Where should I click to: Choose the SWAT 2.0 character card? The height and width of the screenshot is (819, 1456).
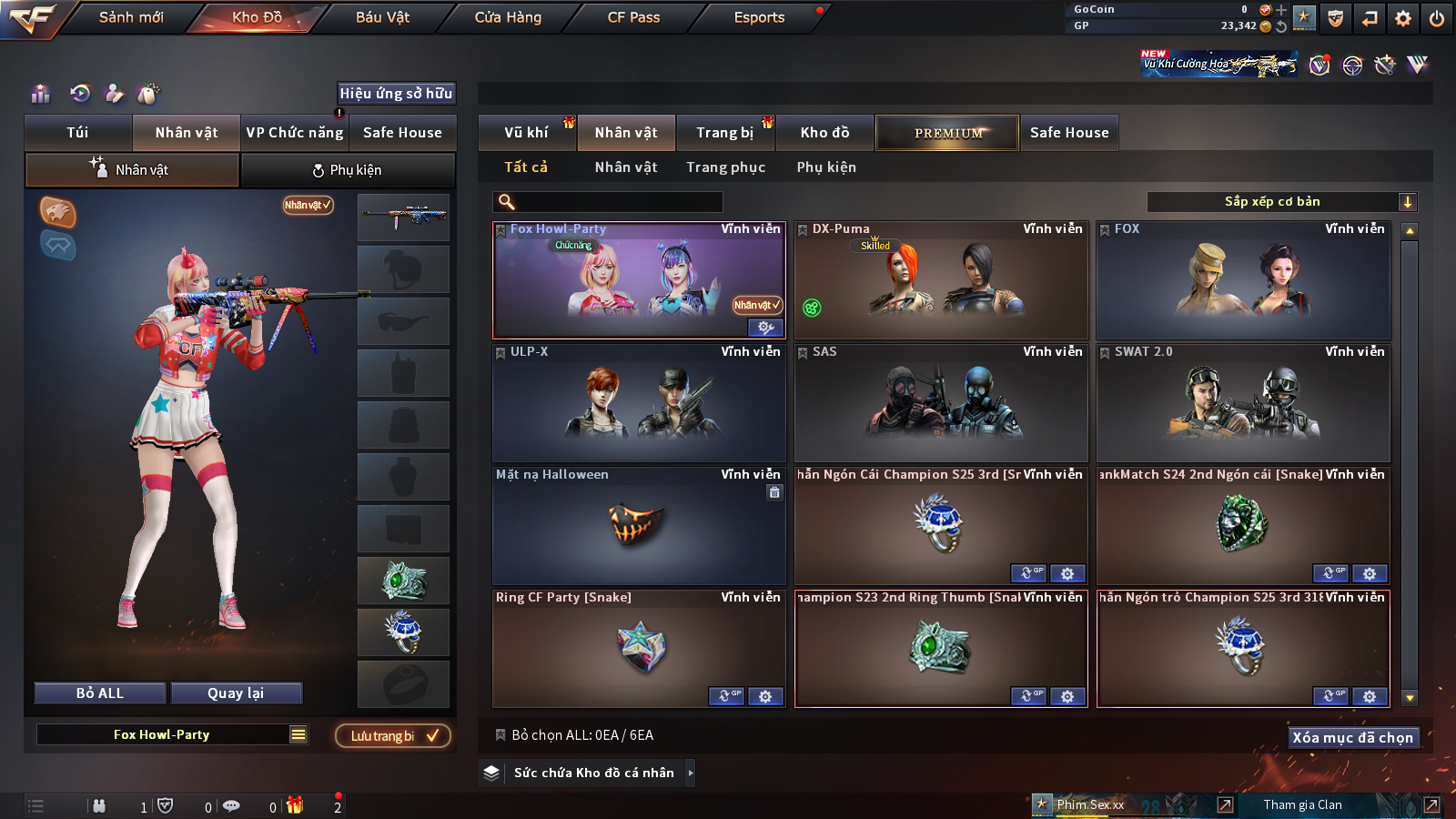tap(1243, 403)
